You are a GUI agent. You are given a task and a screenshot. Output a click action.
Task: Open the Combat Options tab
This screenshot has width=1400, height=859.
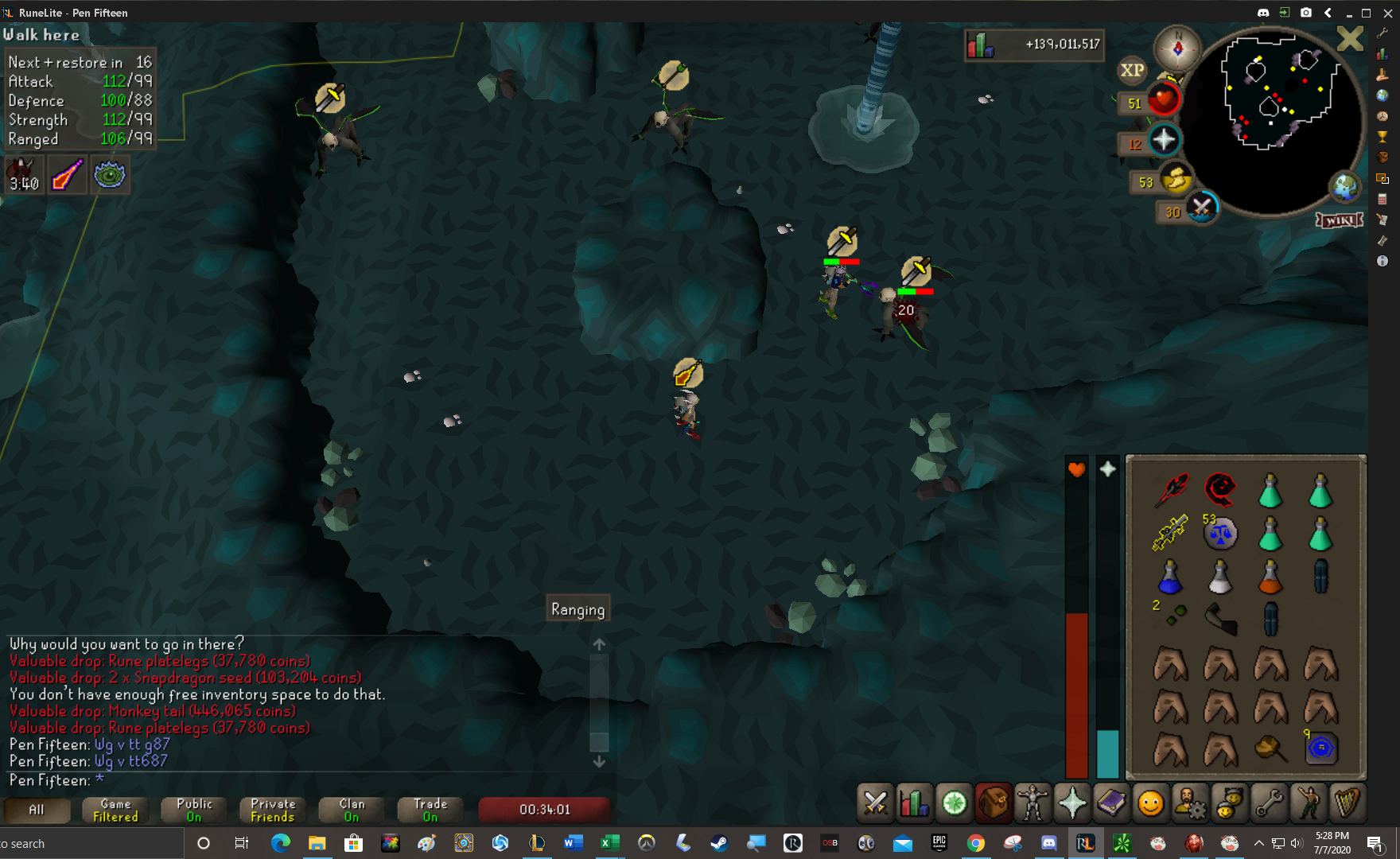point(875,803)
